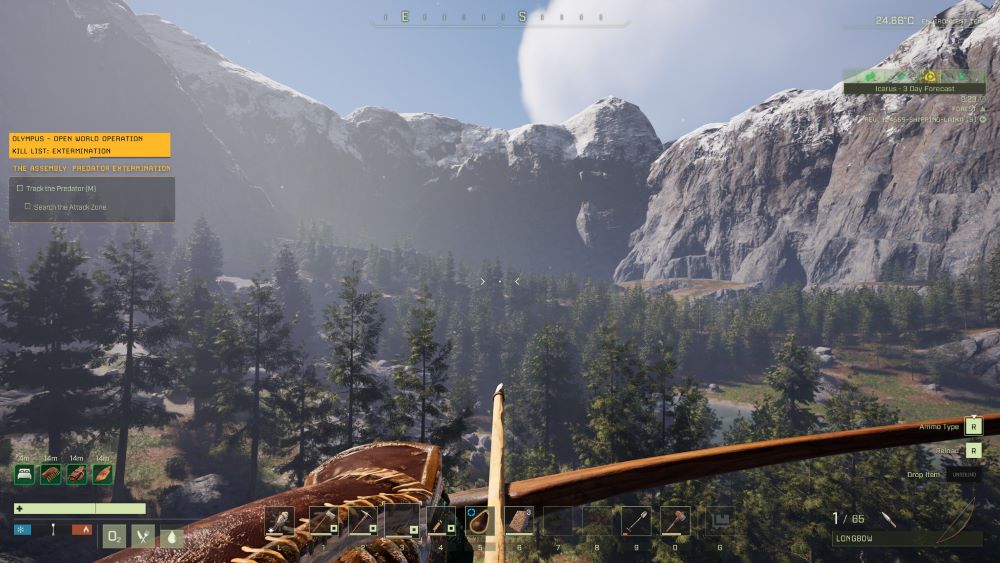Toggle the Search the Attack Zone objective

[28, 207]
